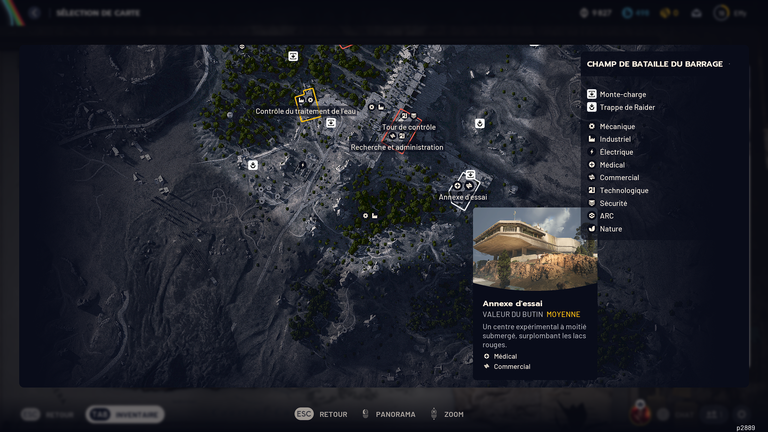This screenshot has width=768, height=432.
Task: Open the Inventaire tab
Action: point(125,414)
